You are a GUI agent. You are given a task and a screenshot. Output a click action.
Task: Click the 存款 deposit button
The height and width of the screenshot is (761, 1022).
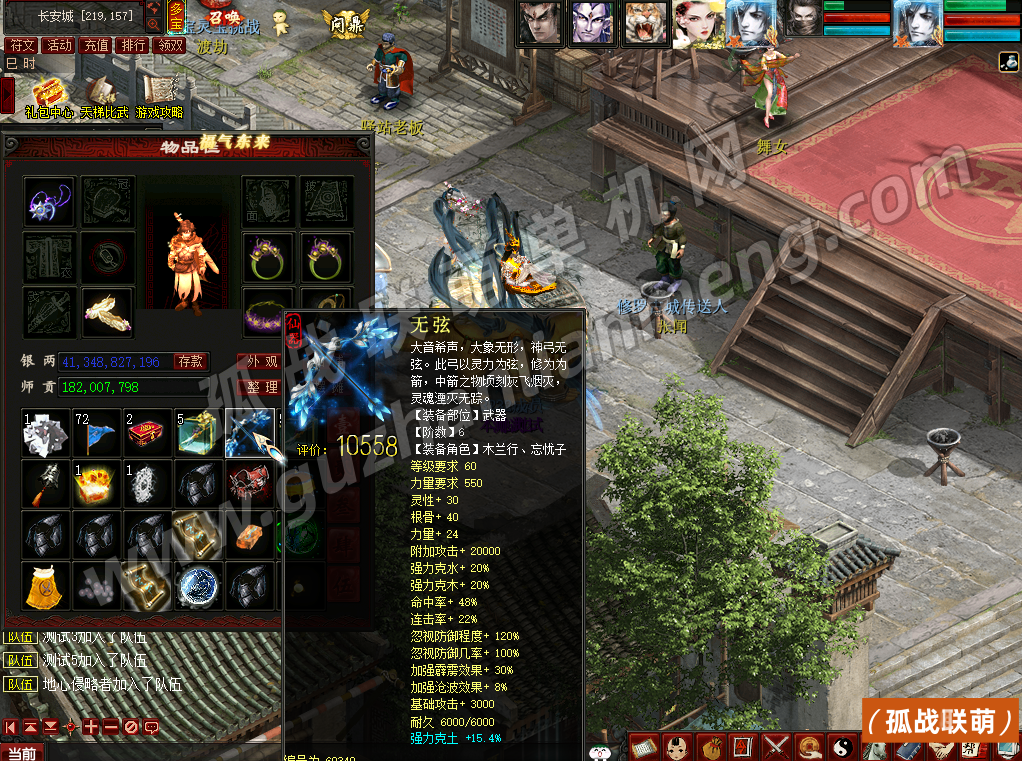[x=191, y=361]
